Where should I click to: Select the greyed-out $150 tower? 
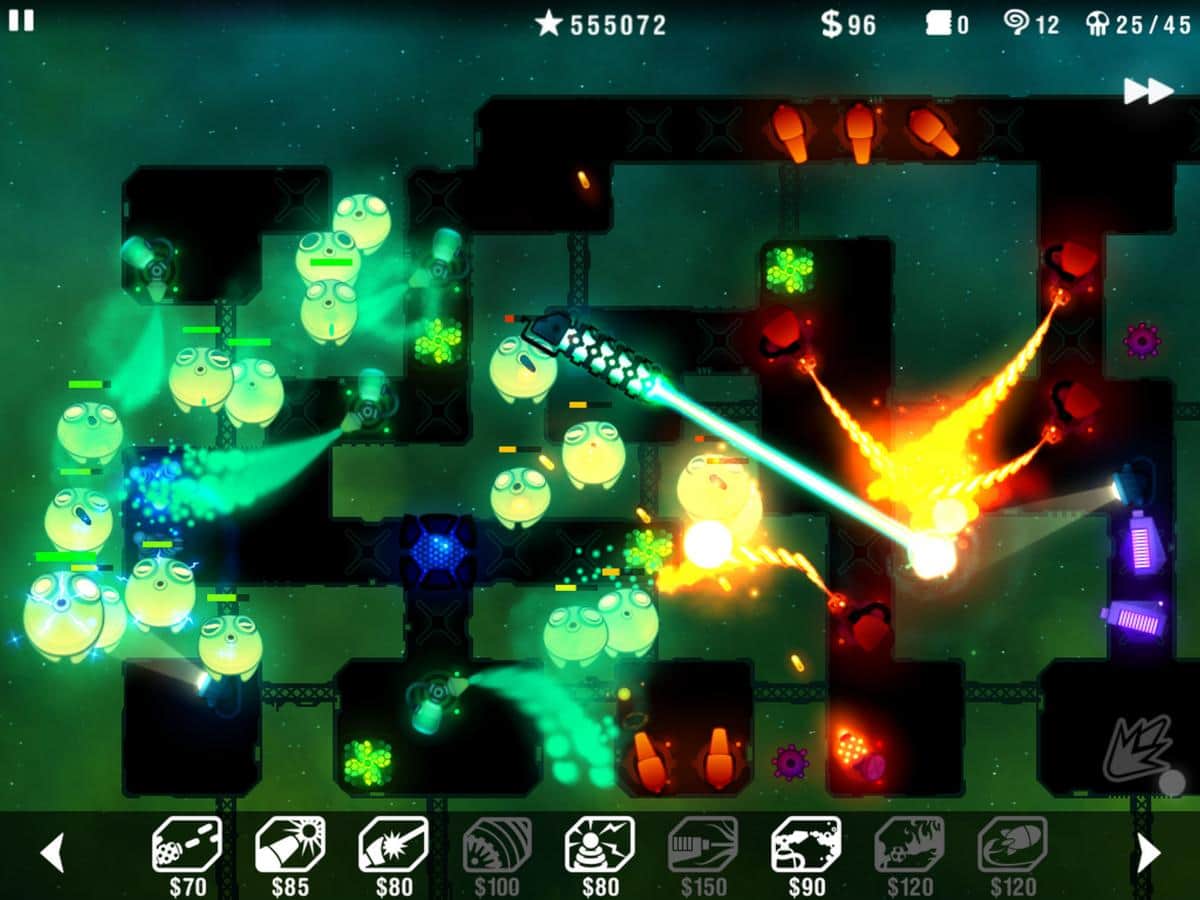703,846
